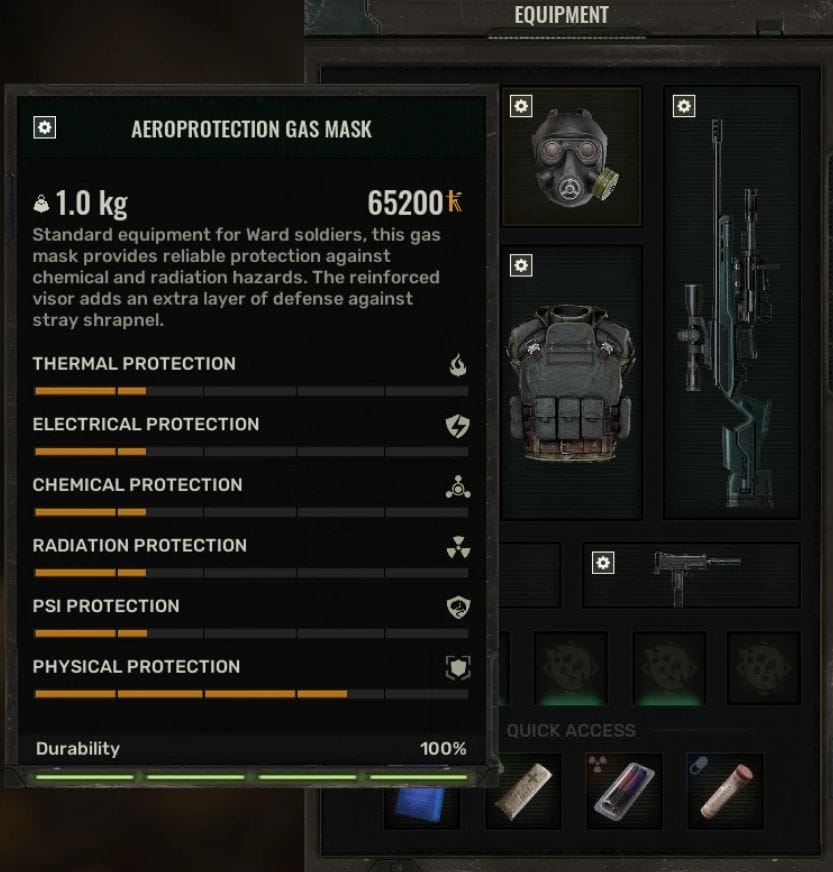The width and height of the screenshot is (833, 872).
Task: Open the gear icon on gas mask slot
Action: tap(520, 106)
